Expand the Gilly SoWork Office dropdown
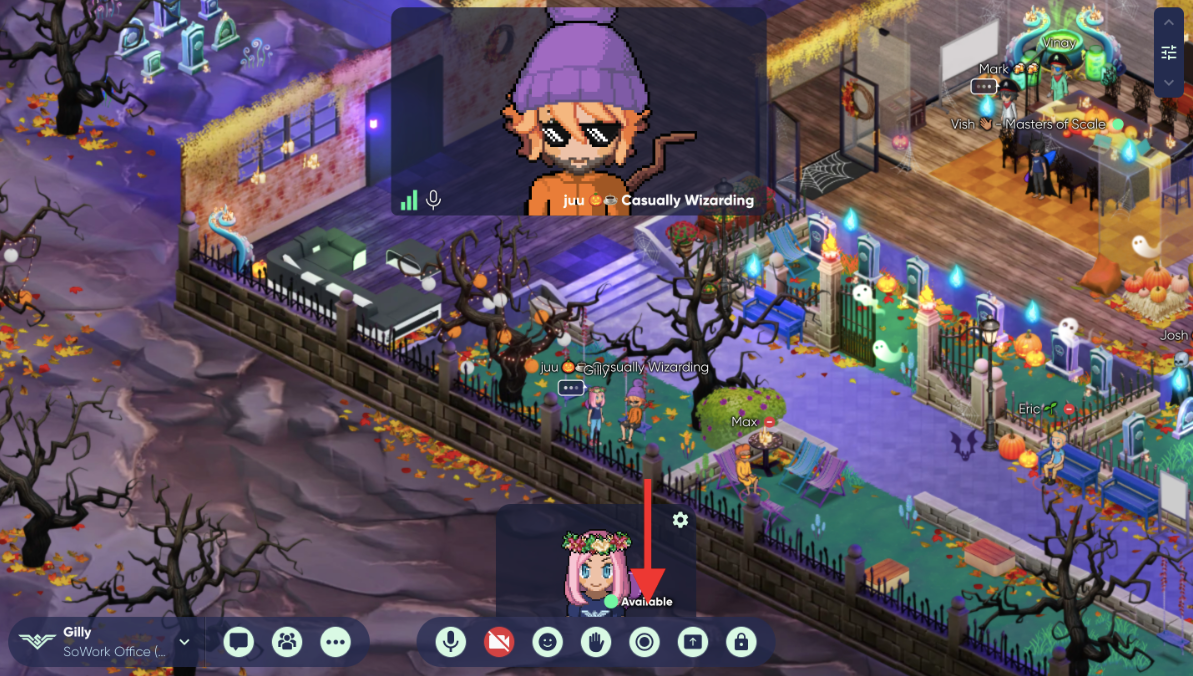 click(x=184, y=642)
